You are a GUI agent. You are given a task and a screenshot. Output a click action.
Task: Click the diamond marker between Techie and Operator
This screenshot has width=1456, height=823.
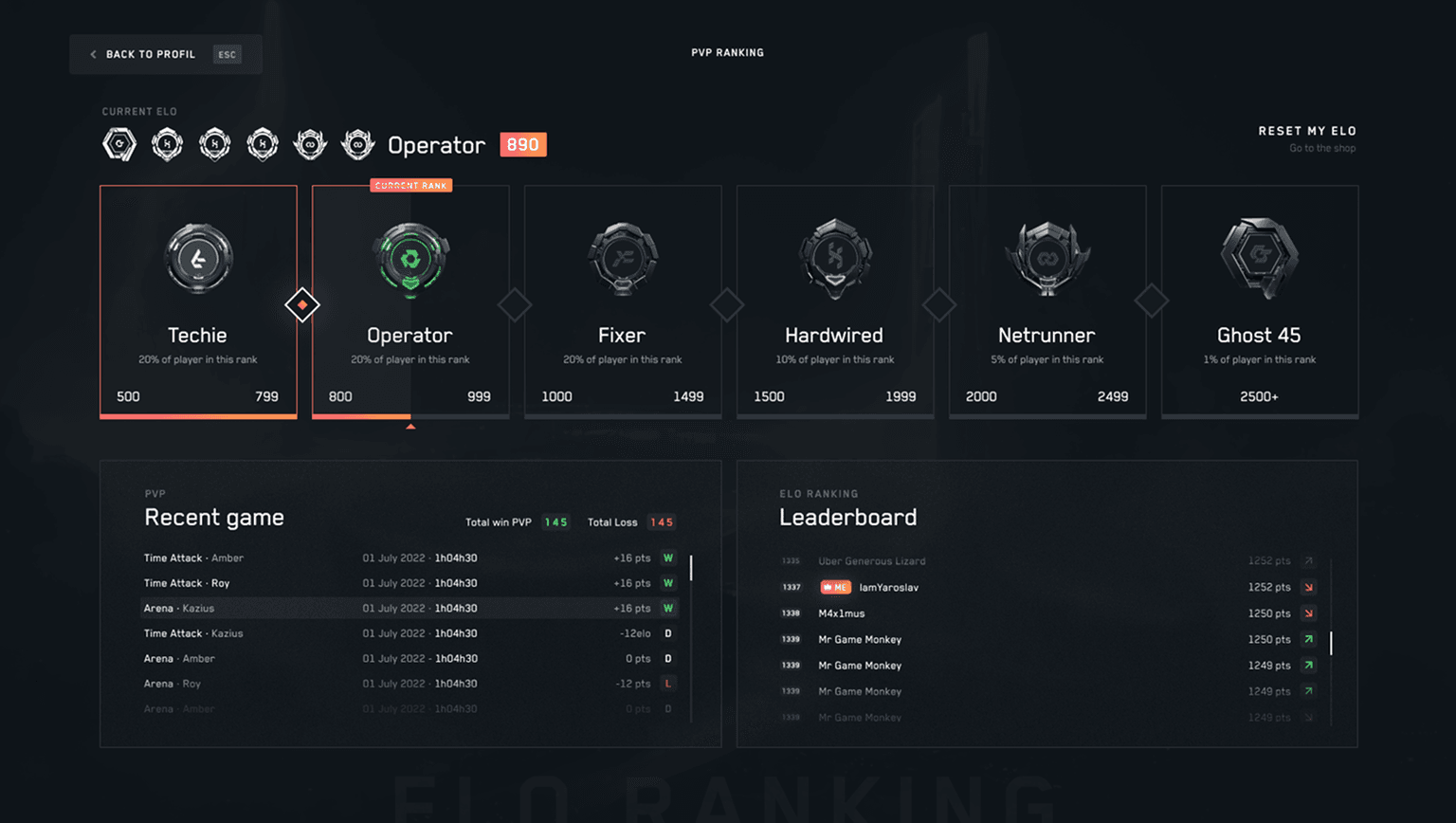pyautogui.click(x=303, y=304)
